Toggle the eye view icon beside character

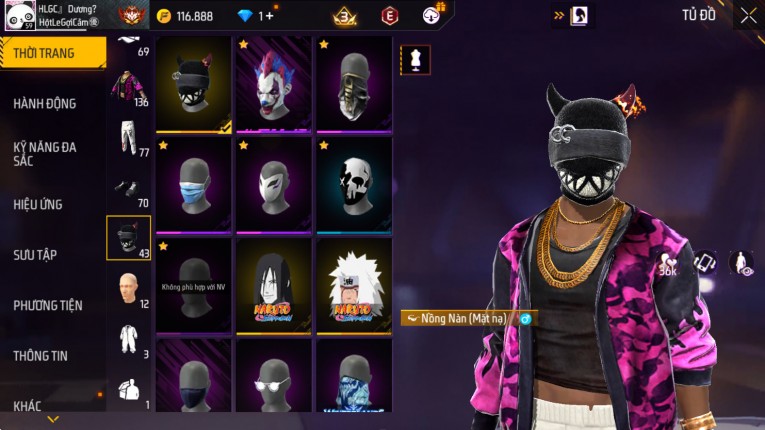click(741, 263)
